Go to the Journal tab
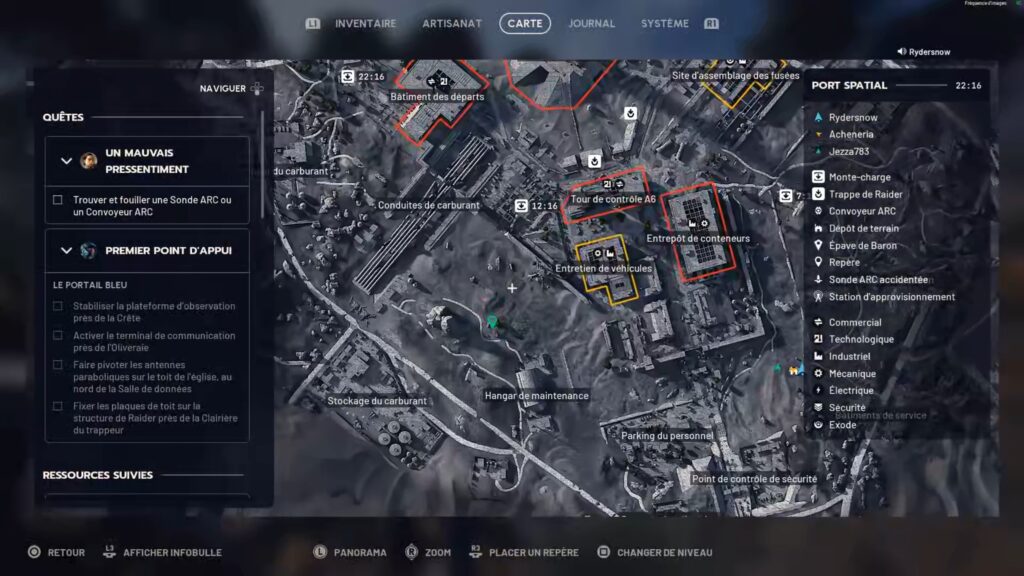This screenshot has width=1024, height=576. tap(591, 23)
